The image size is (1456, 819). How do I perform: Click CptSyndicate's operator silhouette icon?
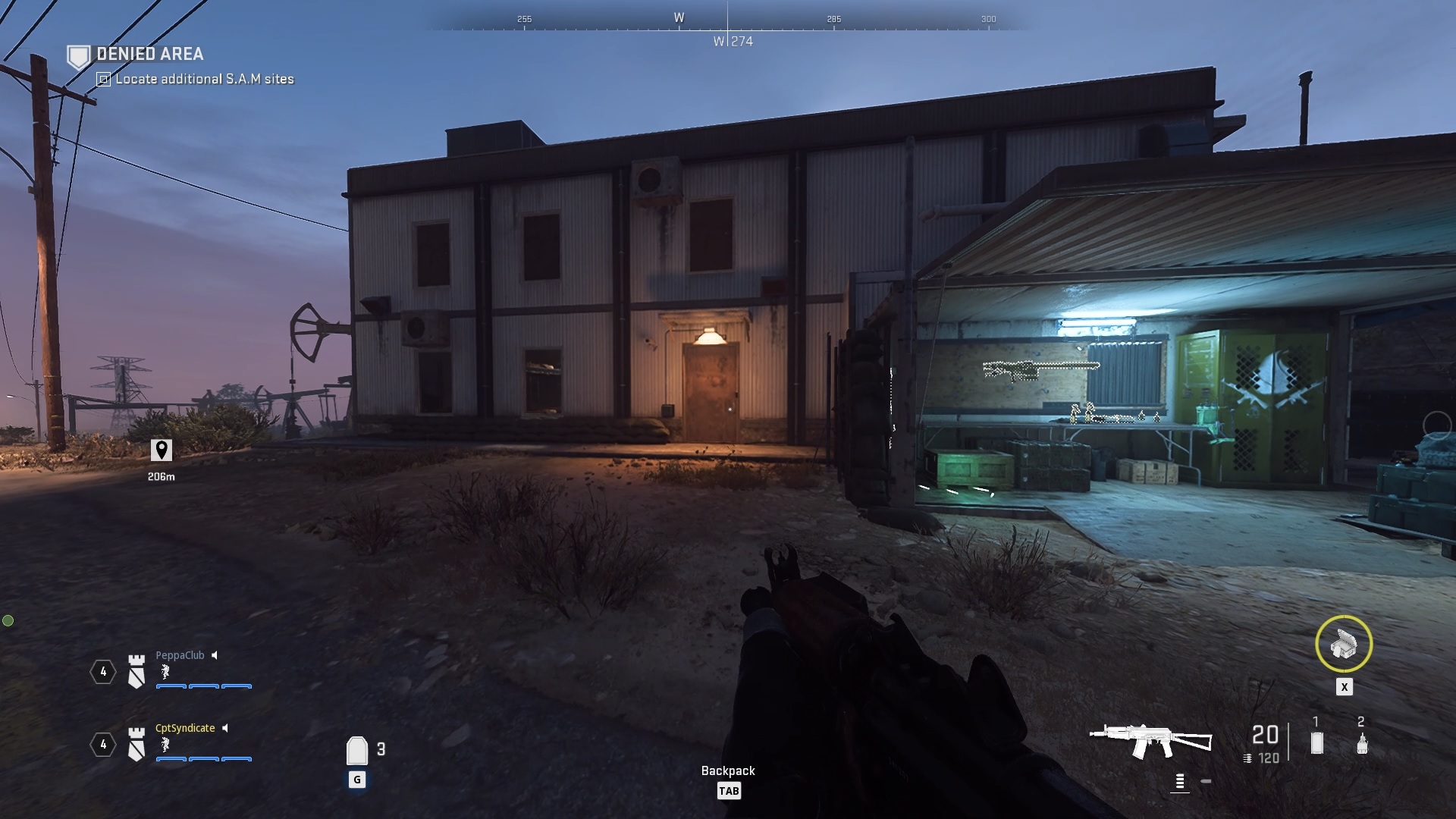164,745
